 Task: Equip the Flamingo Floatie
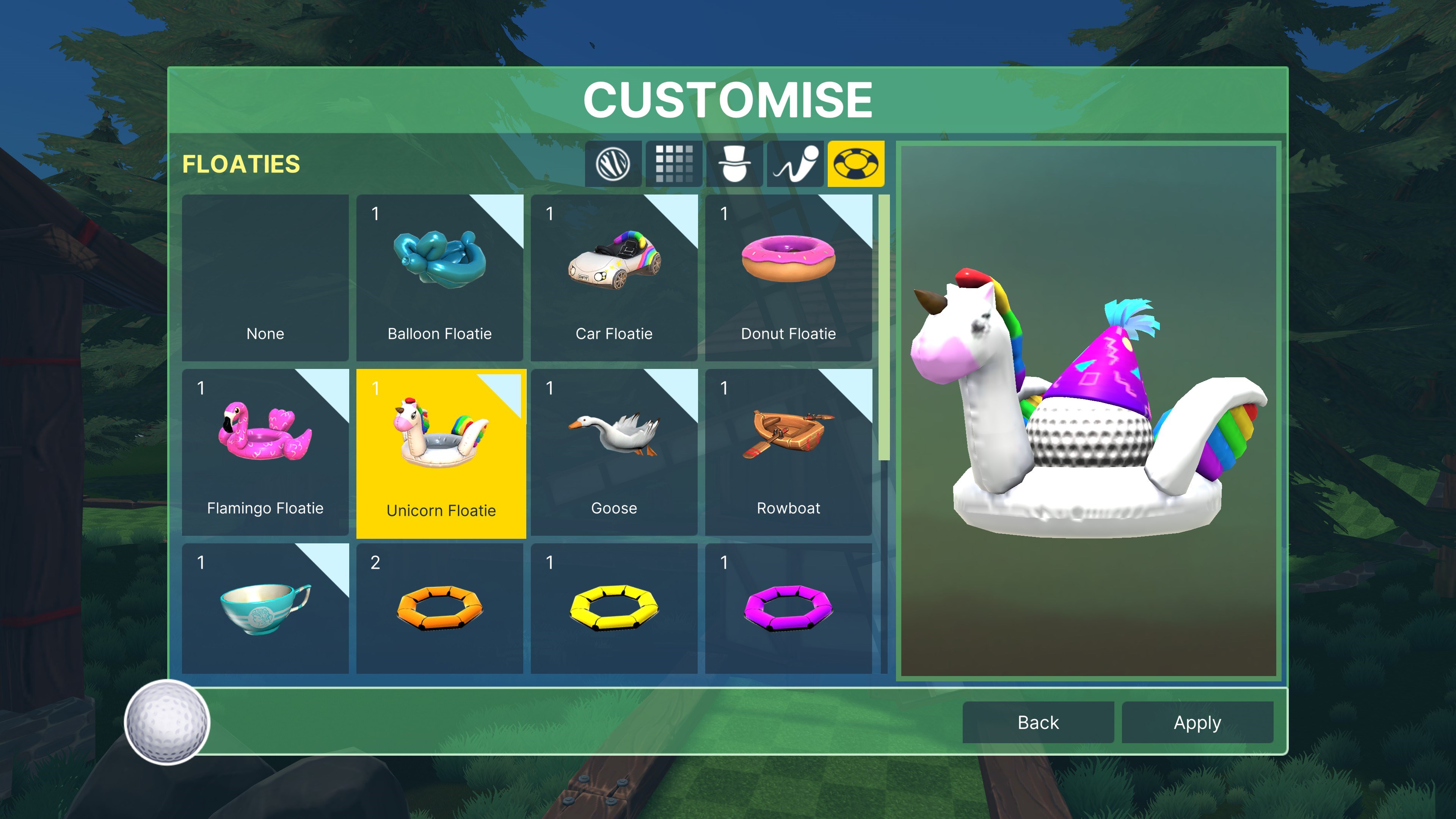(x=265, y=452)
